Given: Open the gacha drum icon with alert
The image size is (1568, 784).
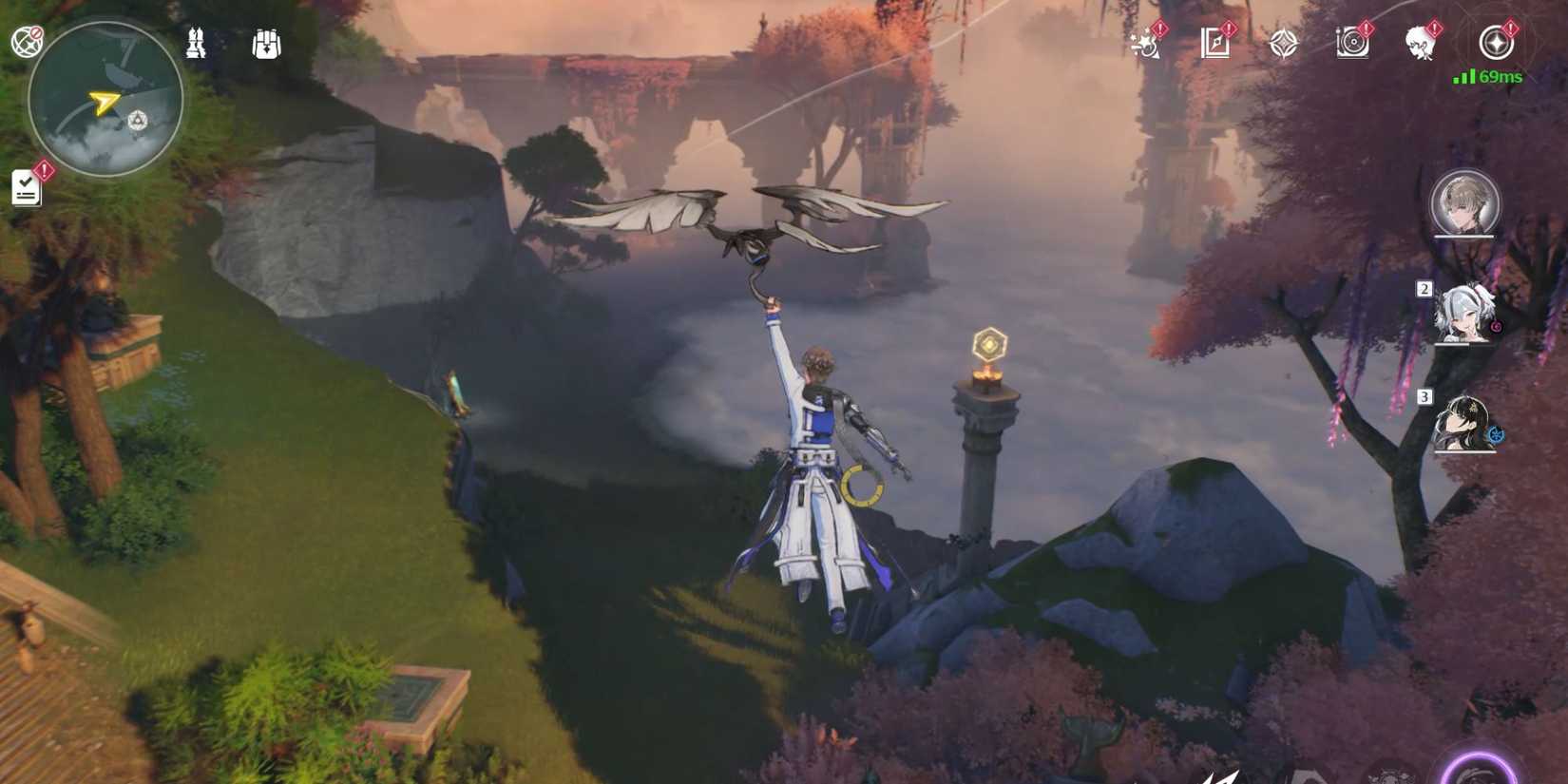Looking at the screenshot, I should (1352, 43).
